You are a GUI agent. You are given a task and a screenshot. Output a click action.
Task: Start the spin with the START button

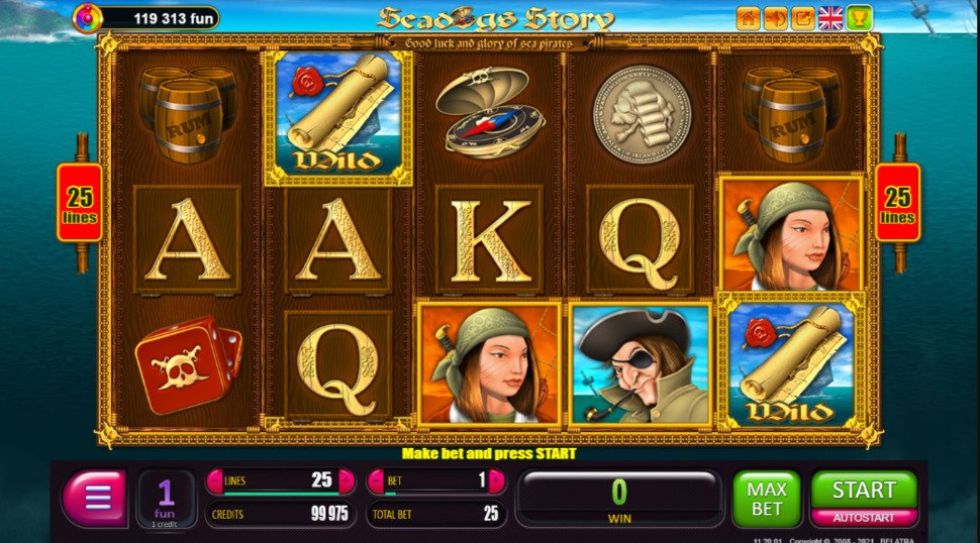pyautogui.click(x=863, y=490)
